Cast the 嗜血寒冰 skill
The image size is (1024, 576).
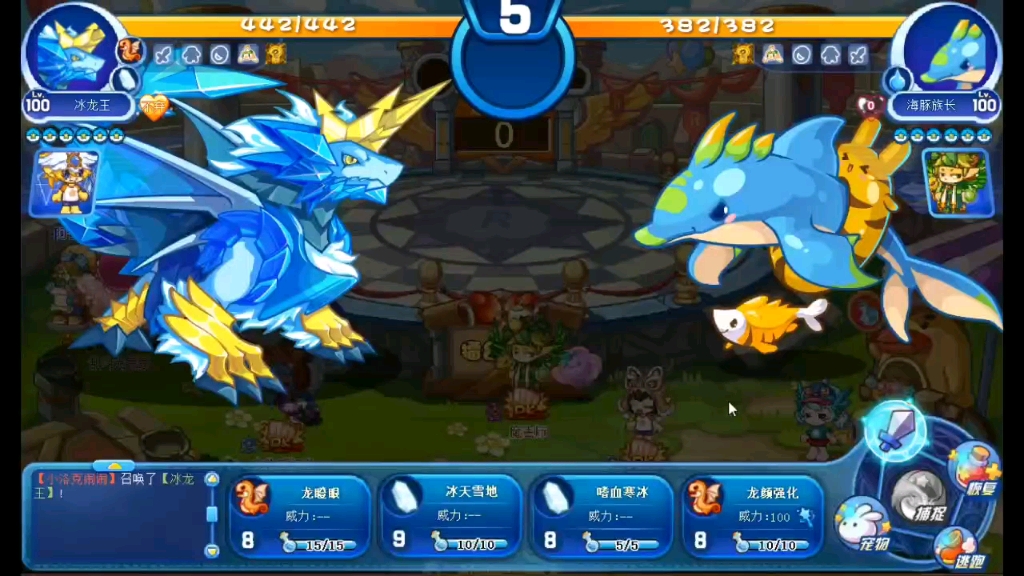(601, 515)
